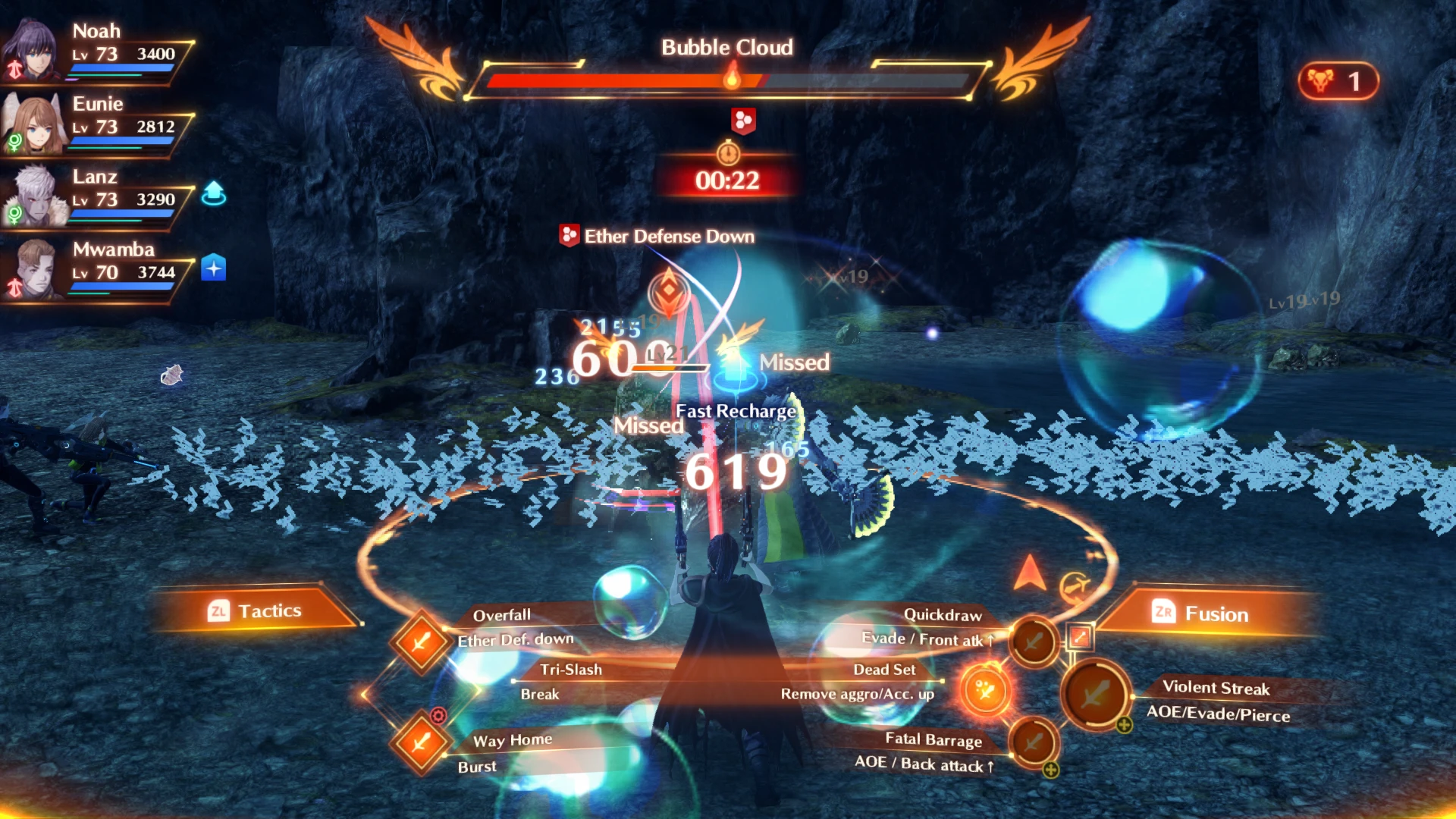Click the chain attack counter icon

click(1338, 81)
